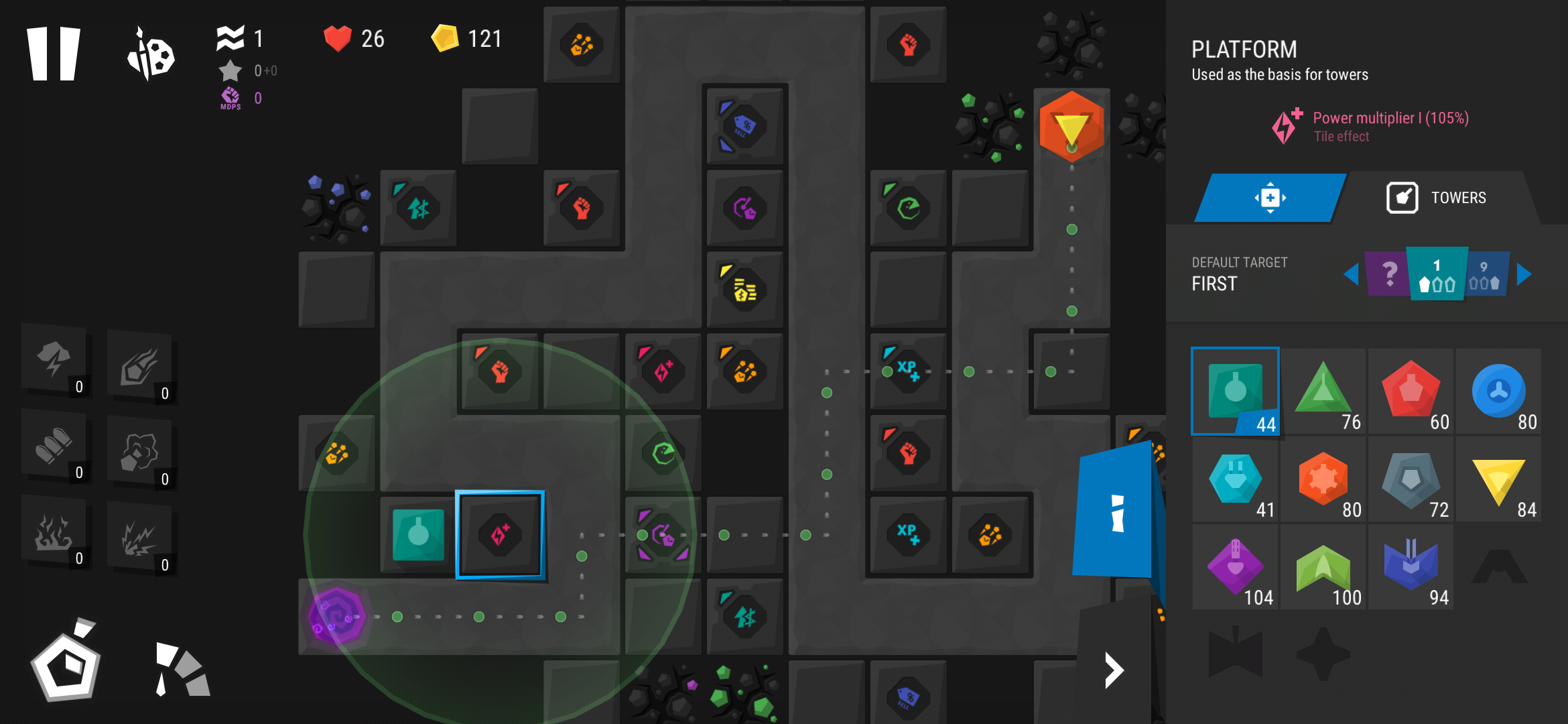1568x724 pixels.
Task: Select the purple diamond tower costing 104
Action: (1235, 566)
